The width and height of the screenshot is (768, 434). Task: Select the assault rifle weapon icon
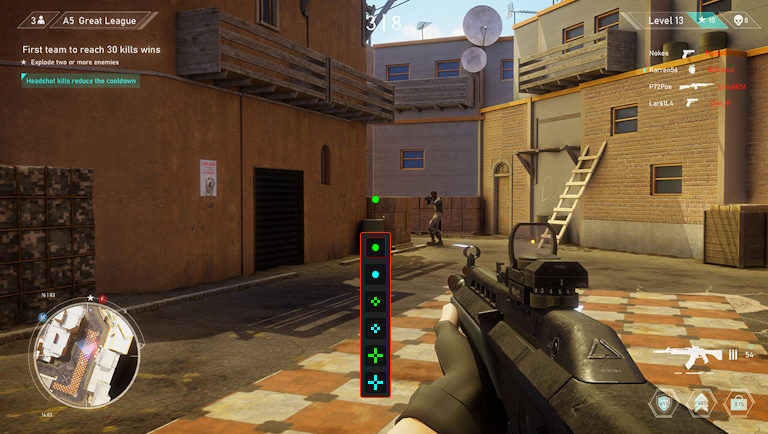point(689,354)
